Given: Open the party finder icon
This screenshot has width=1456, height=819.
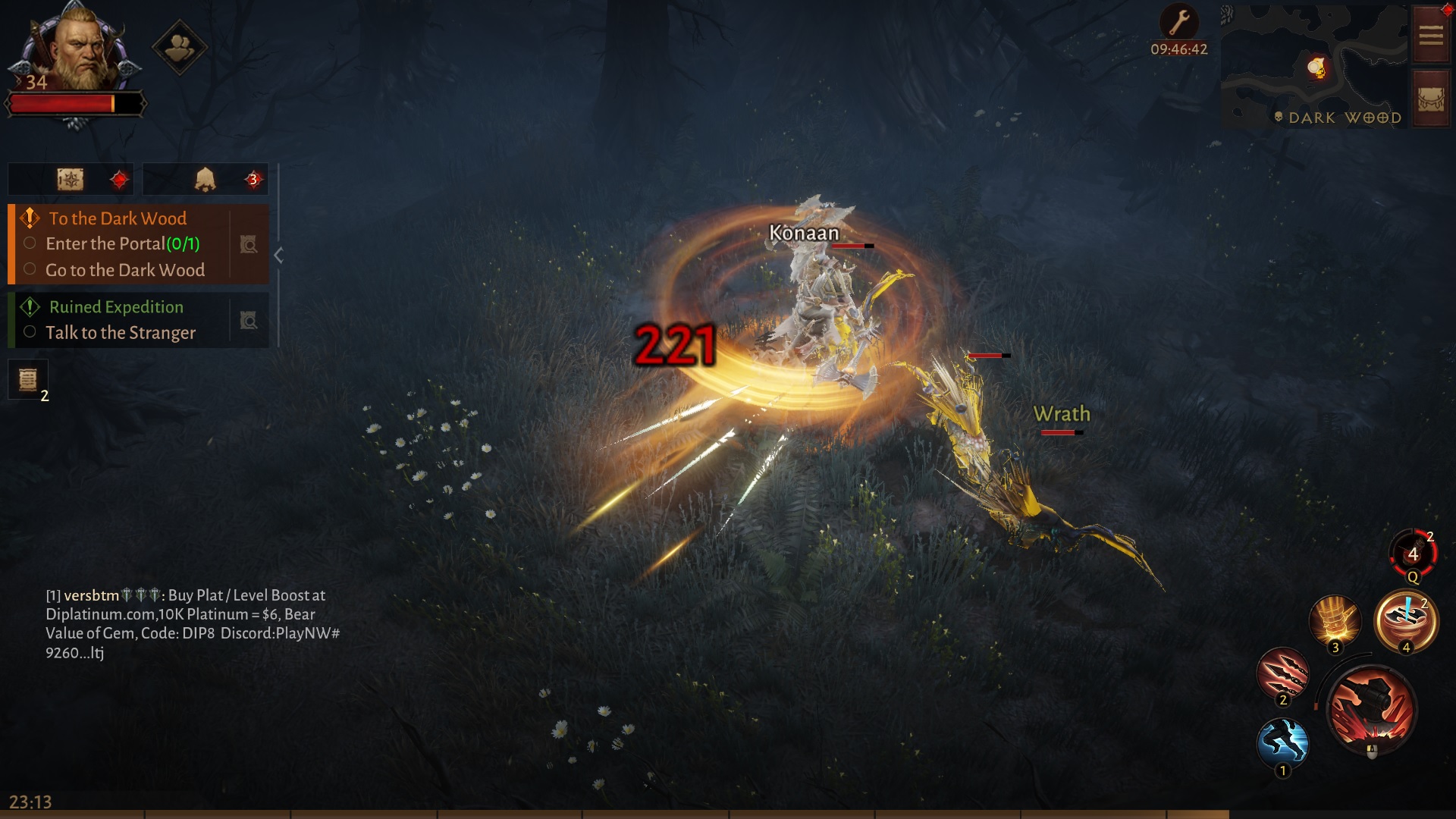Looking at the screenshot, I should tap(180, 48).
